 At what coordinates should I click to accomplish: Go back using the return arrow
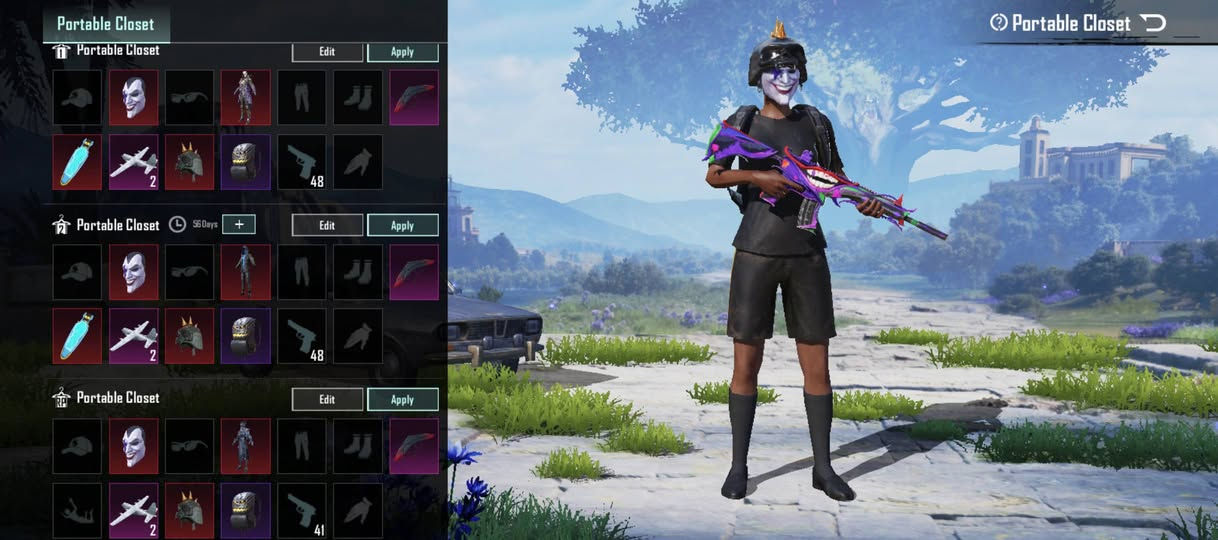1153,22
